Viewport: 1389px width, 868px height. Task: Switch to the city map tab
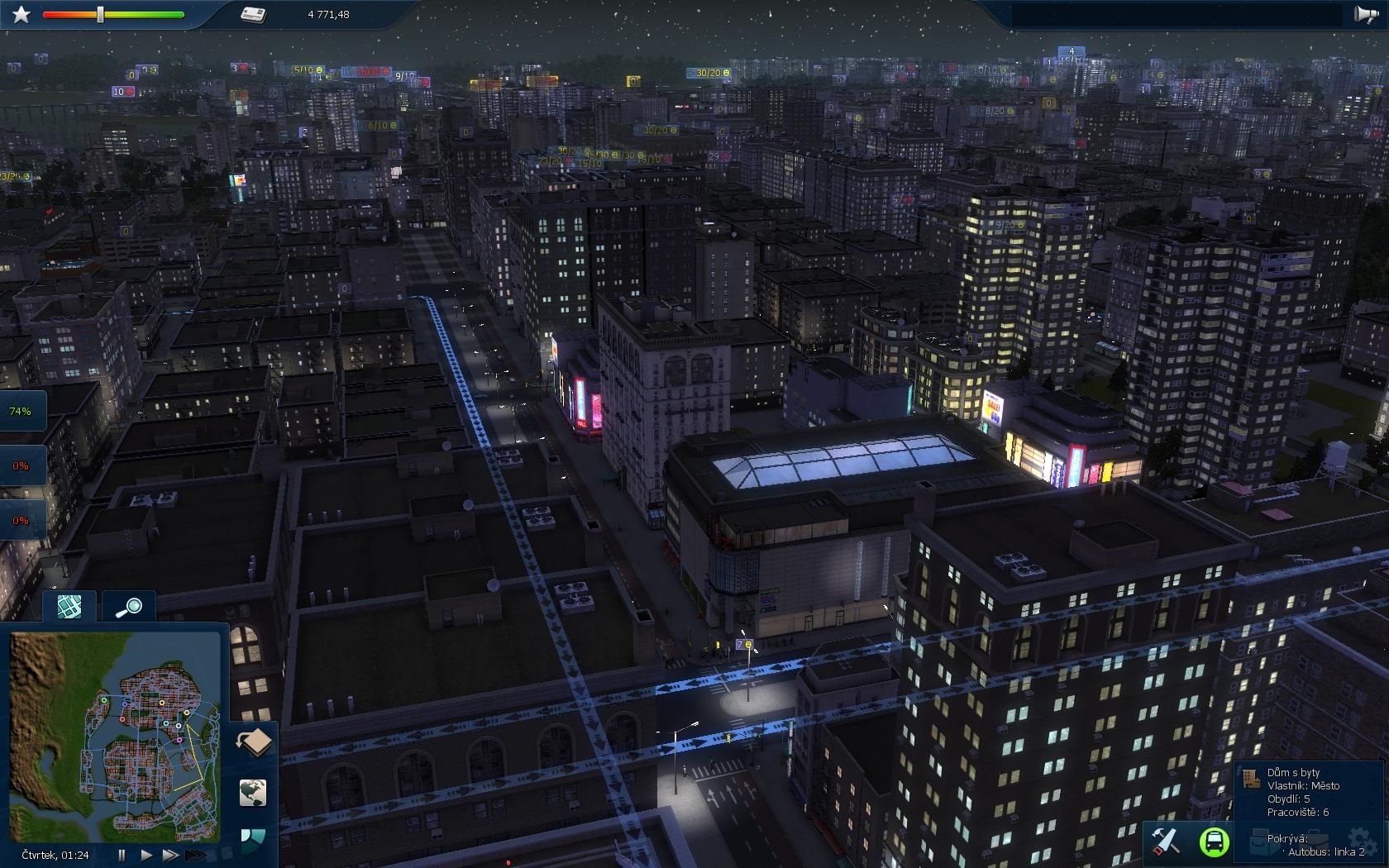(69, 606)
